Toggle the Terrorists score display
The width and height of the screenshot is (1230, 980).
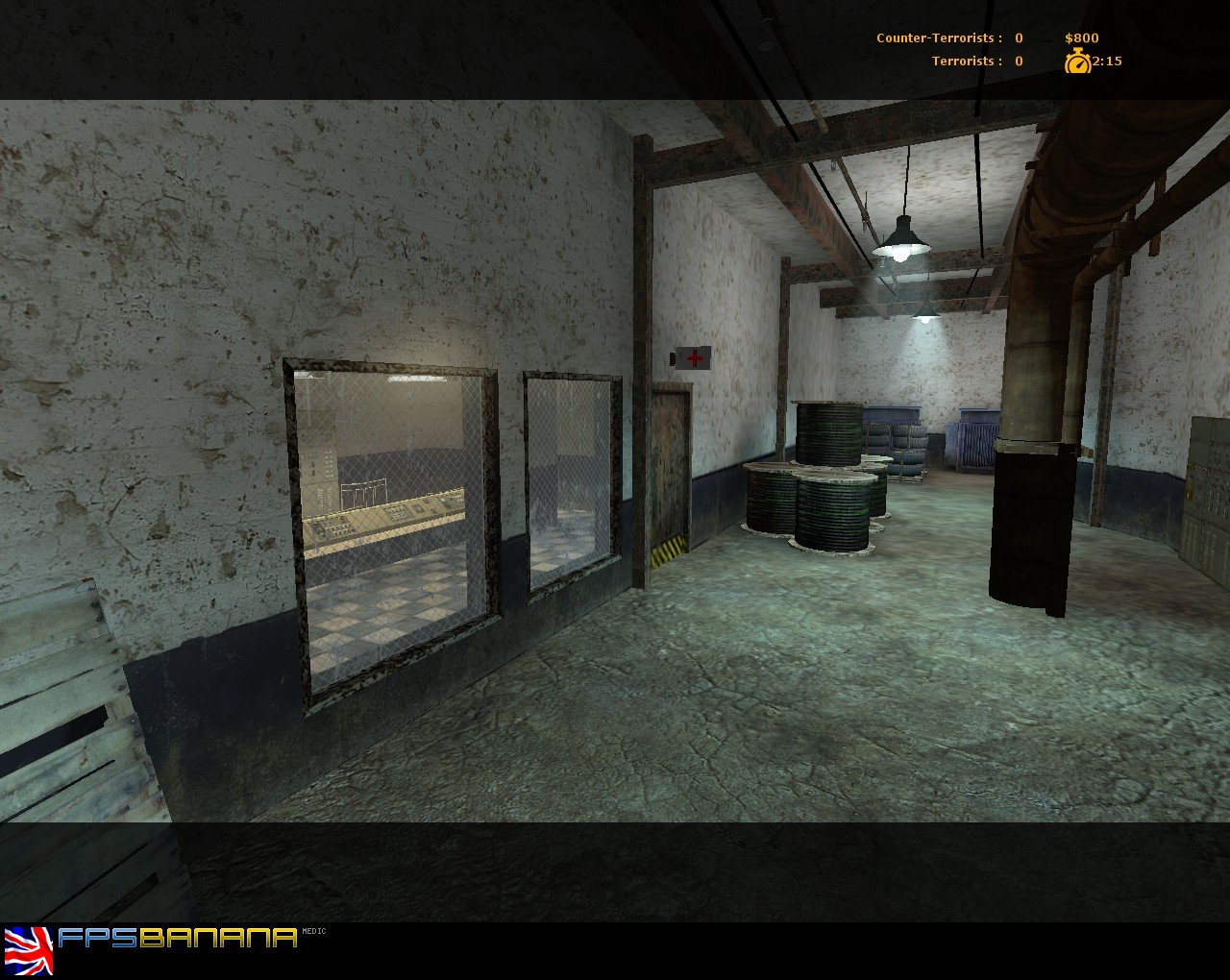point(1017,61)
